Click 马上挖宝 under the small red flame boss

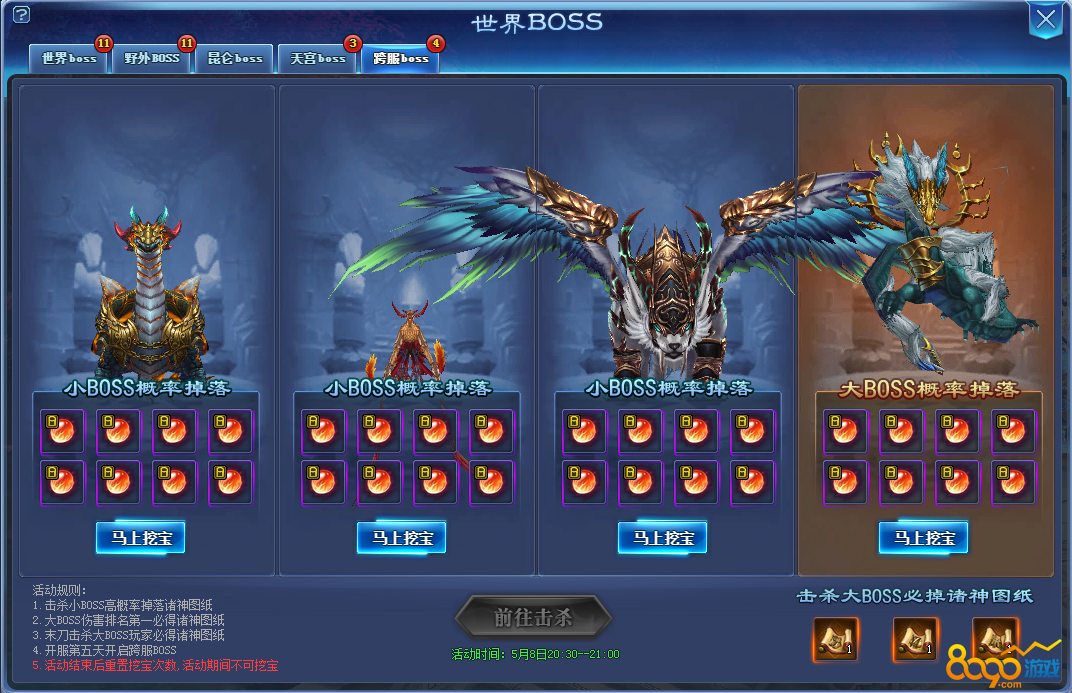[401, 538]
